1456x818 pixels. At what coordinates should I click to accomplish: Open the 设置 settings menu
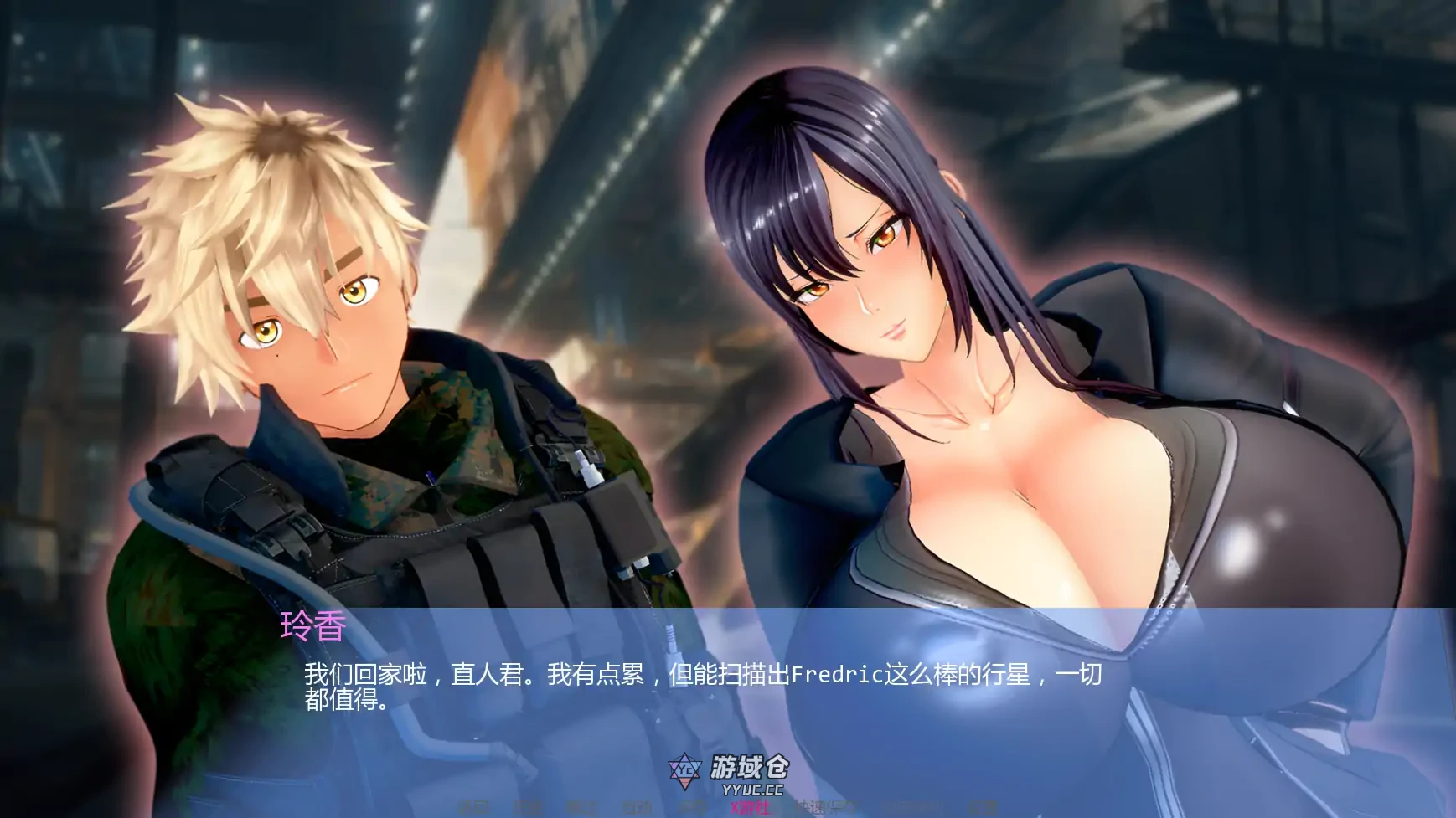(x=983, y=808)
